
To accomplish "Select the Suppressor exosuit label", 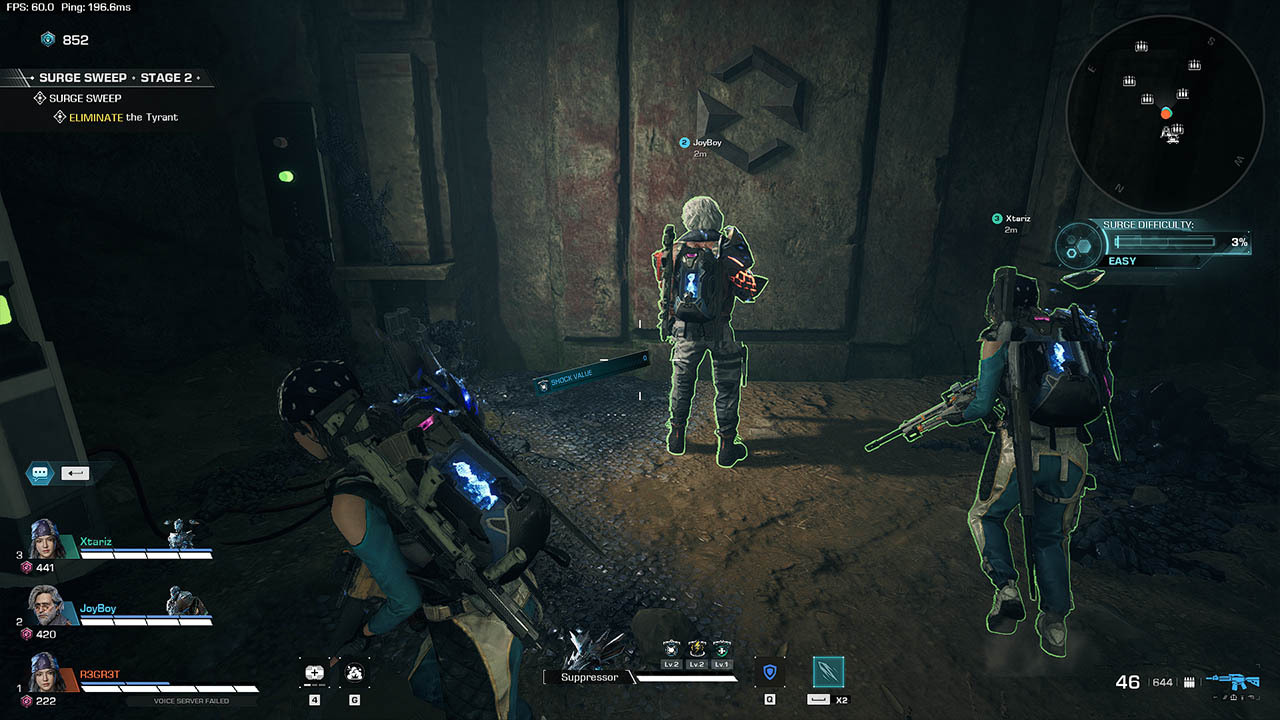I will click(586, 677).
